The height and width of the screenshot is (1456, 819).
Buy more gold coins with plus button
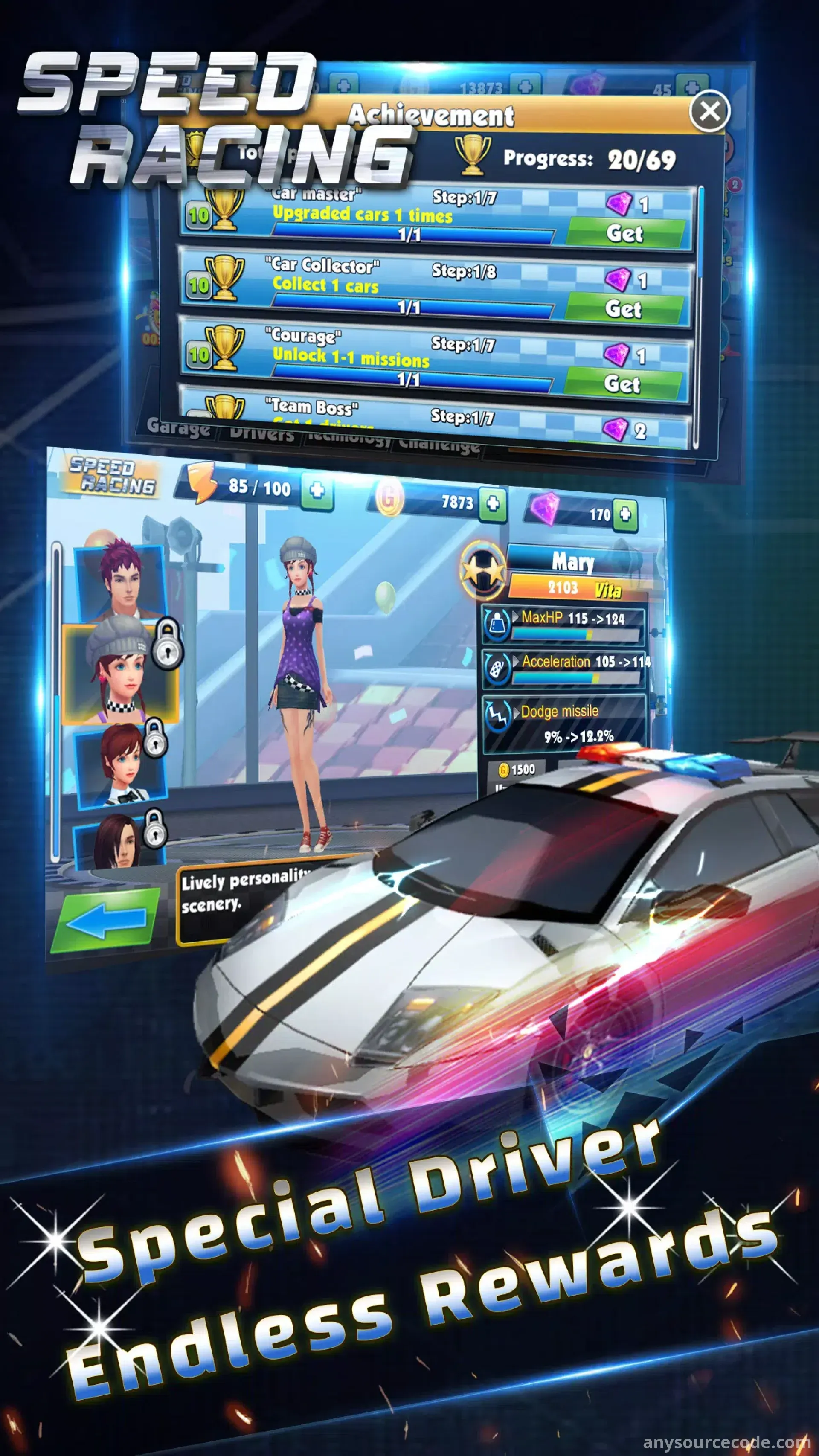click(493, 503)
